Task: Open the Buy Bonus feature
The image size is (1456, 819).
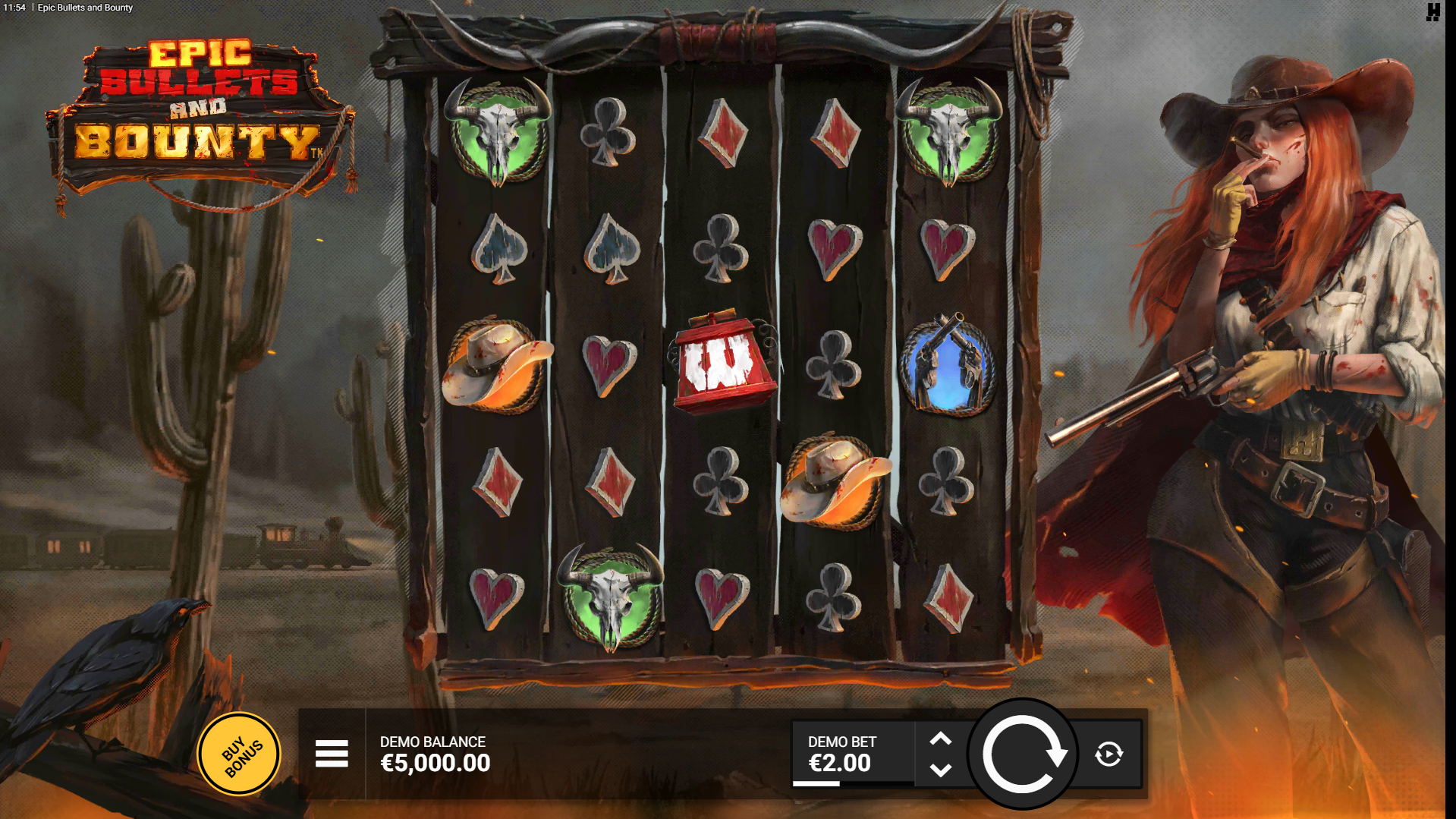Action: pyautogui.click(x=240, y=754)
